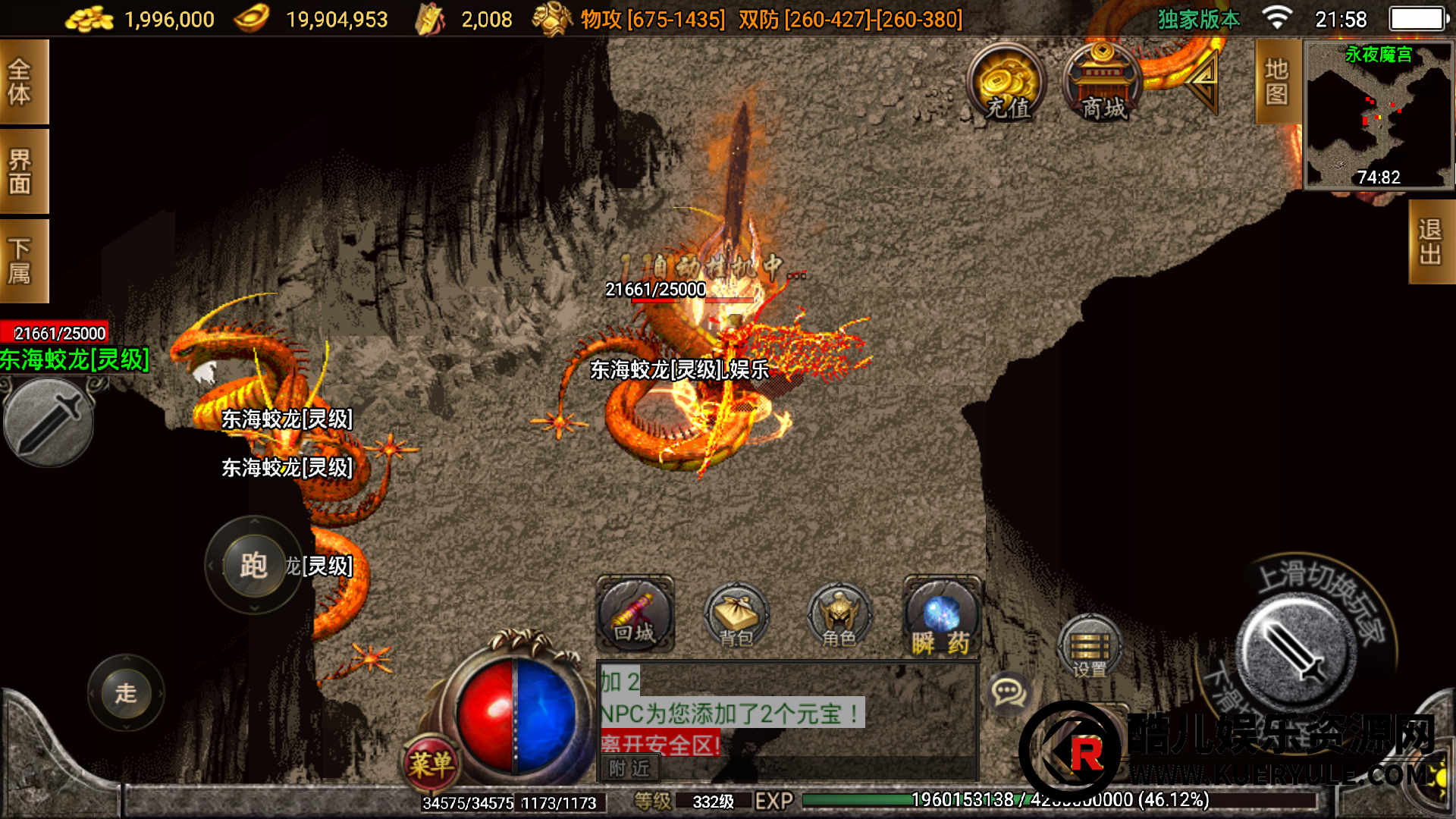
Task: Open the 商城 store
Action: tap(1103, 83)
